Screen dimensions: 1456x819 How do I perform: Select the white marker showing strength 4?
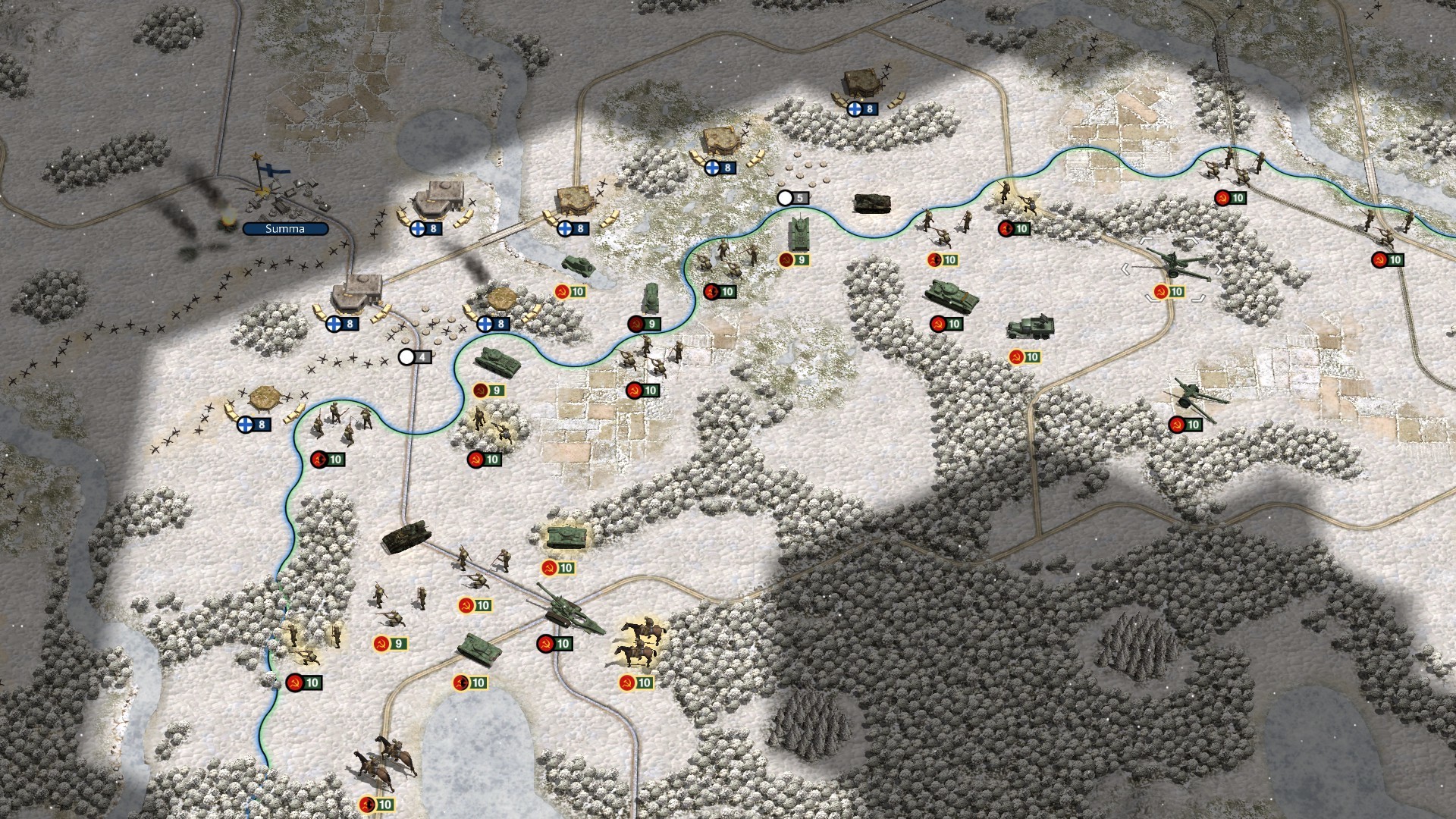[415, 356]
